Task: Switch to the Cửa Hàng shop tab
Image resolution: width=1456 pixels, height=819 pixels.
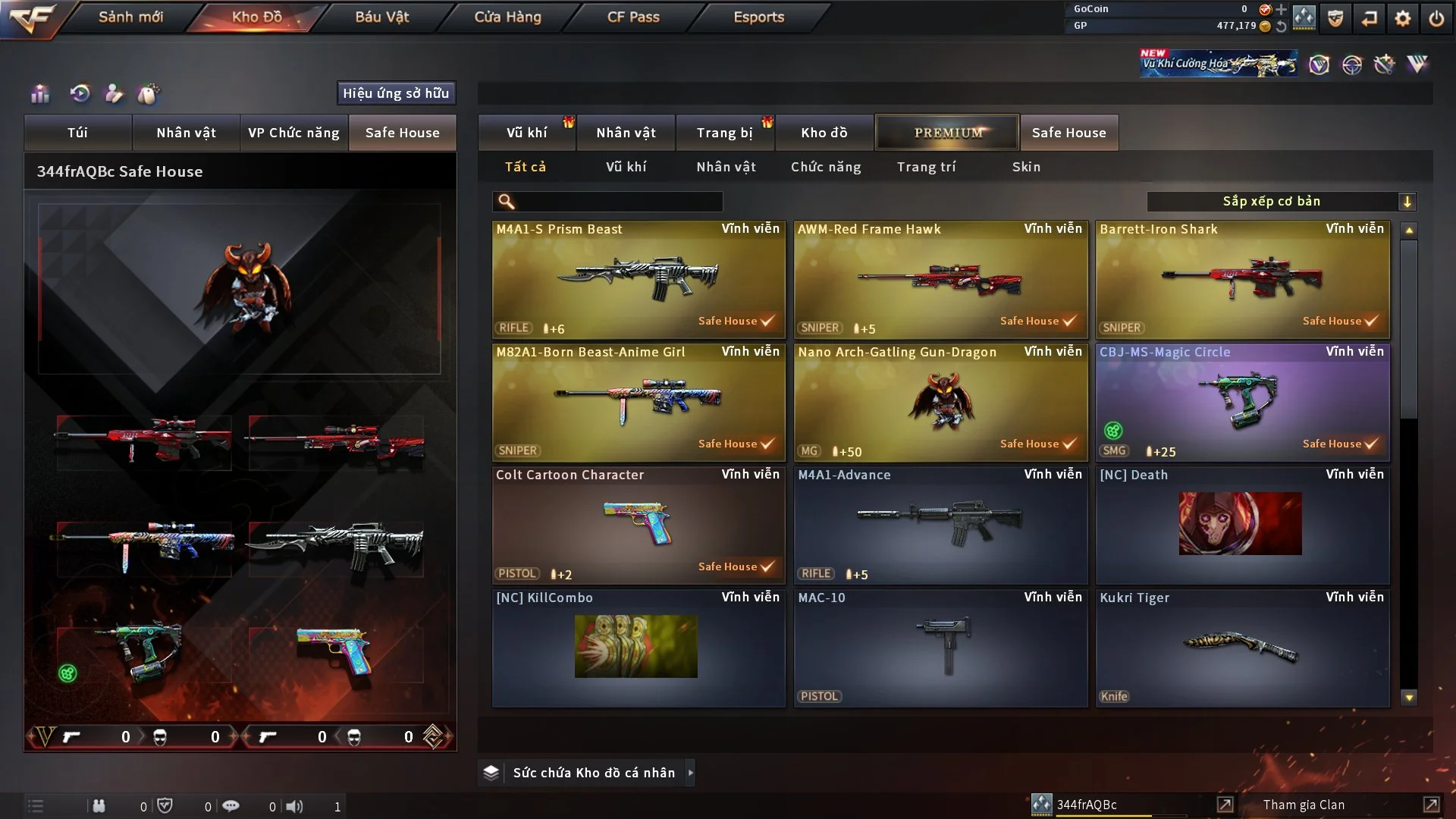Action: coord(507,17)
